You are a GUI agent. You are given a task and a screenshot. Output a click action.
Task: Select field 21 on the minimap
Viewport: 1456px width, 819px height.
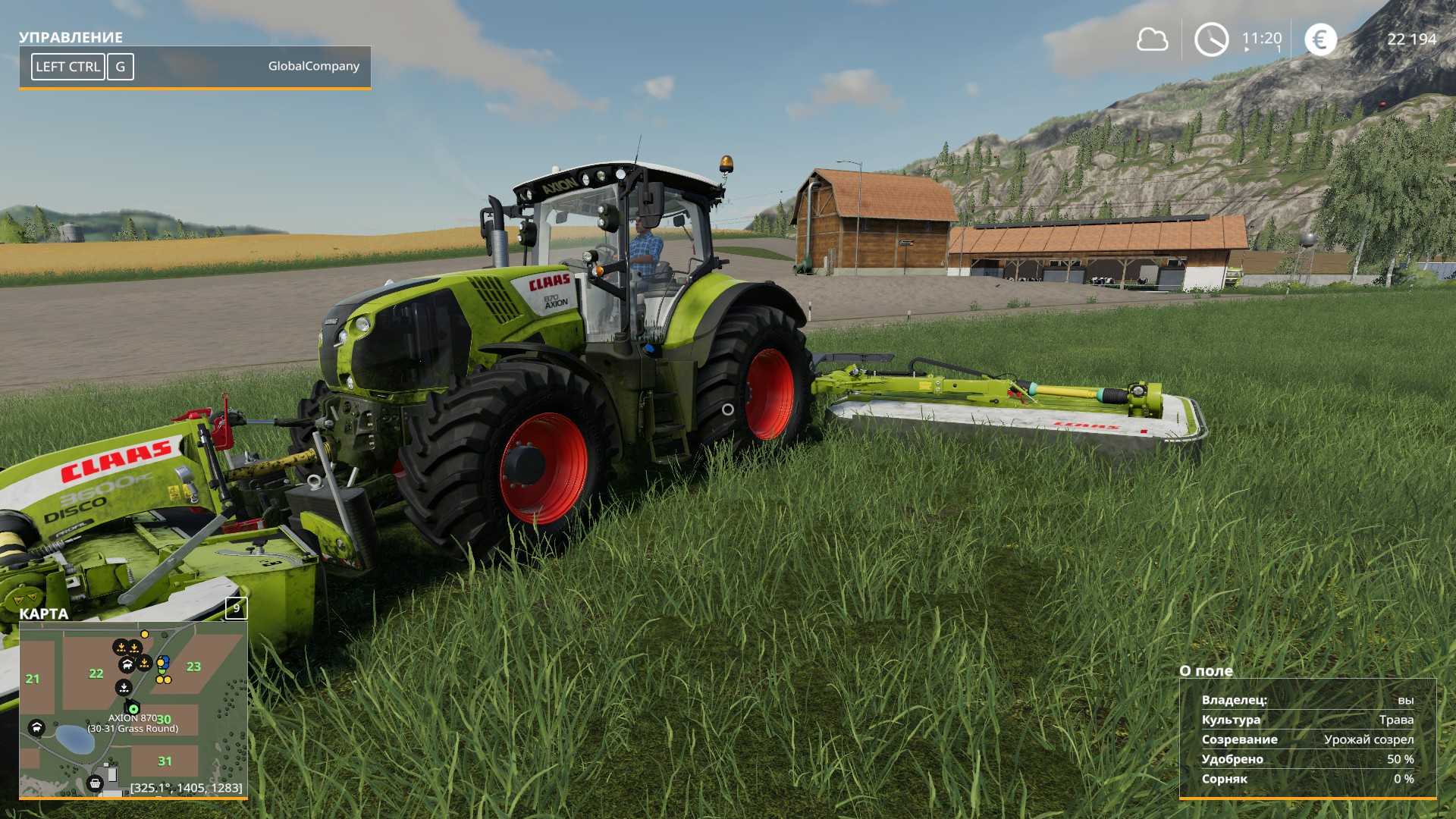(x=33, y=679)
